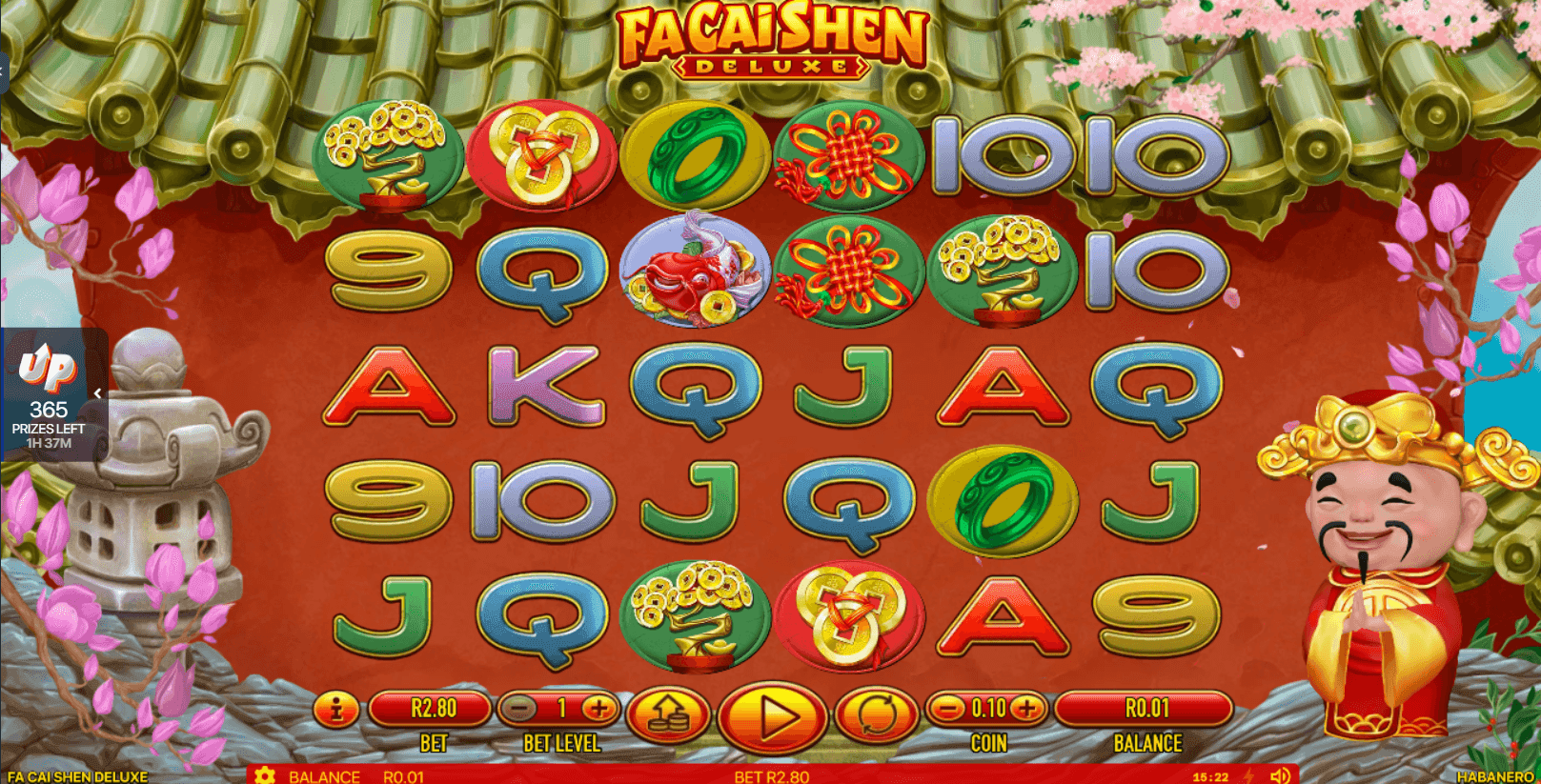This screenshot has height=784, width=1541.
Task: Increase coin value with the plus button
Action: coord(1026,709)
